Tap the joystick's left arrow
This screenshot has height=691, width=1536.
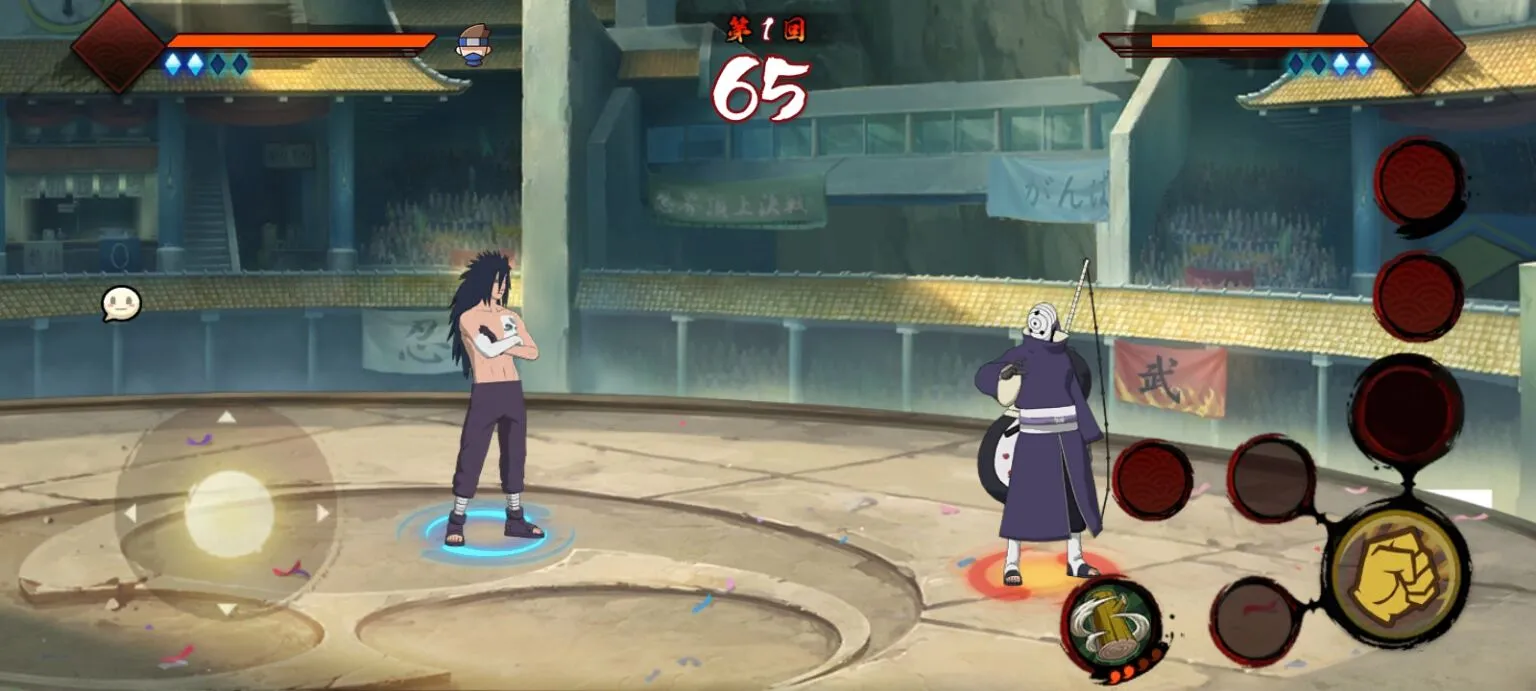coord(130,513)
